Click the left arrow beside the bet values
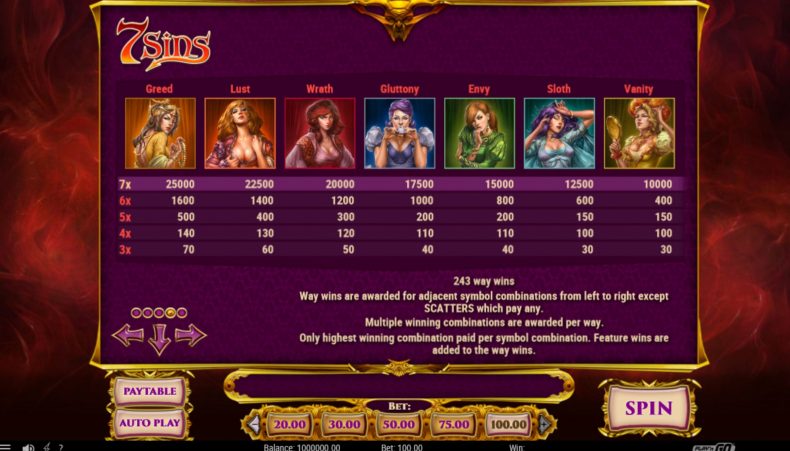Screen dimensions: 790x451 (x=254, y=424)
